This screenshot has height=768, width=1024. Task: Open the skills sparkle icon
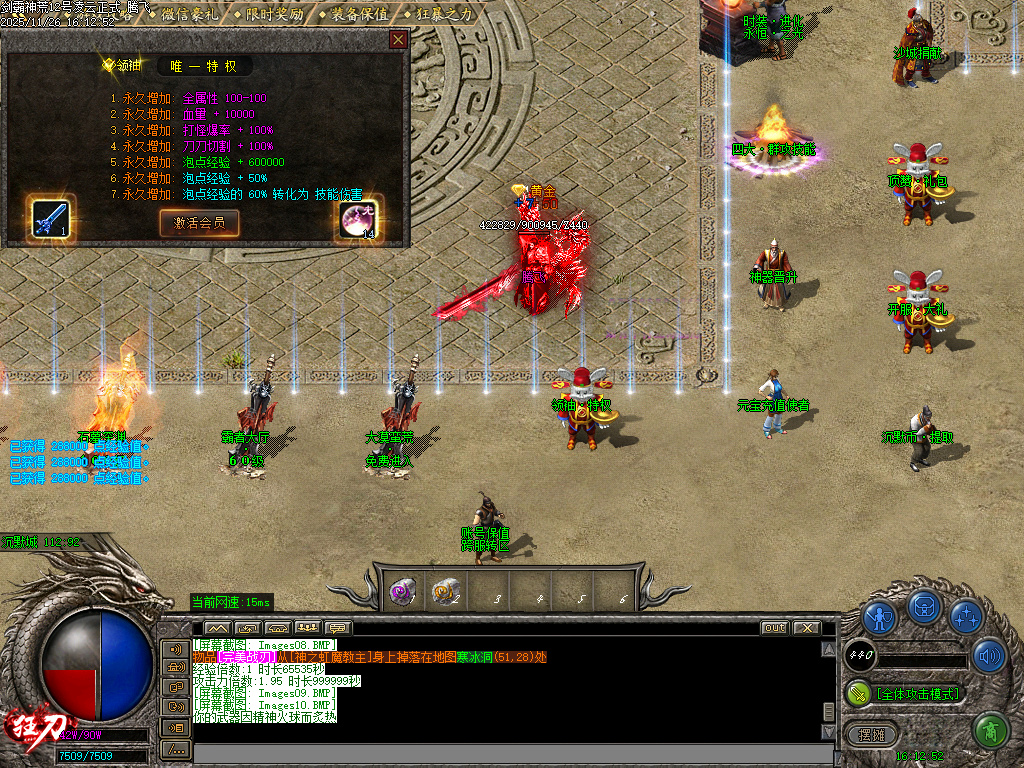(966, 617)
